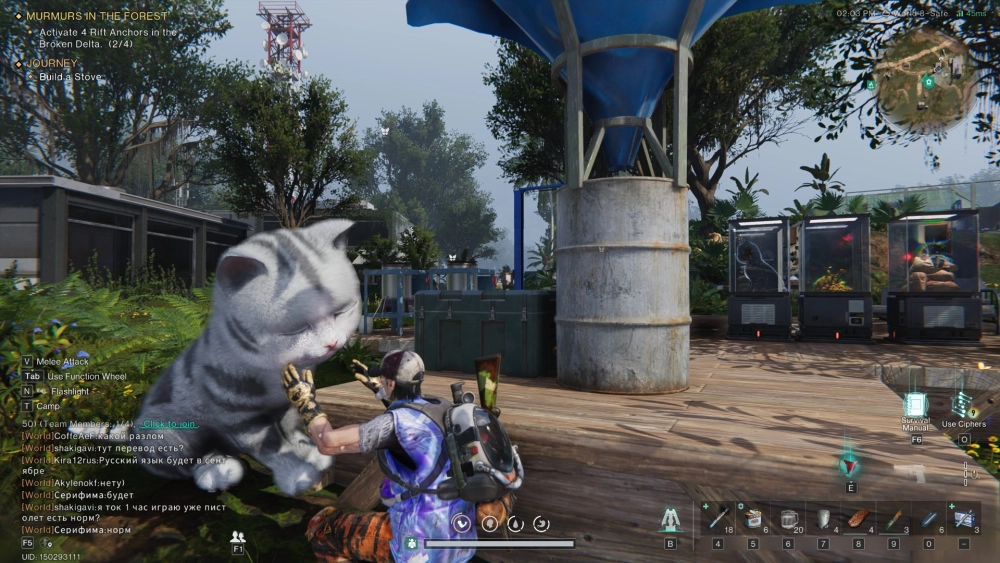Select the green-handled tool hotbar slot
1000x563 pixels.
point(893,518)
